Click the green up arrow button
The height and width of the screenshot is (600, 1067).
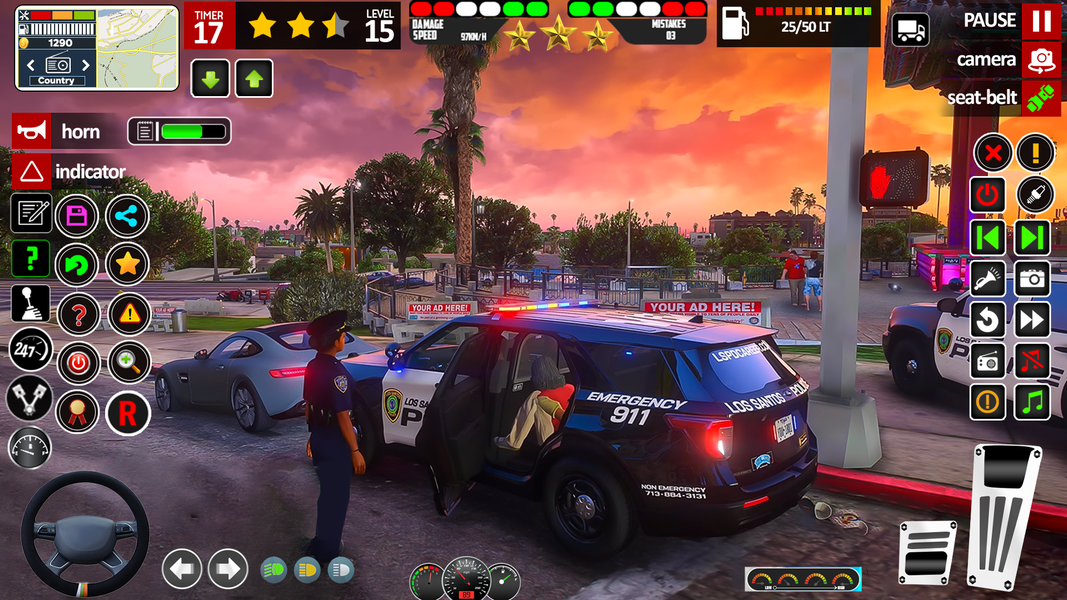(254, 78)
